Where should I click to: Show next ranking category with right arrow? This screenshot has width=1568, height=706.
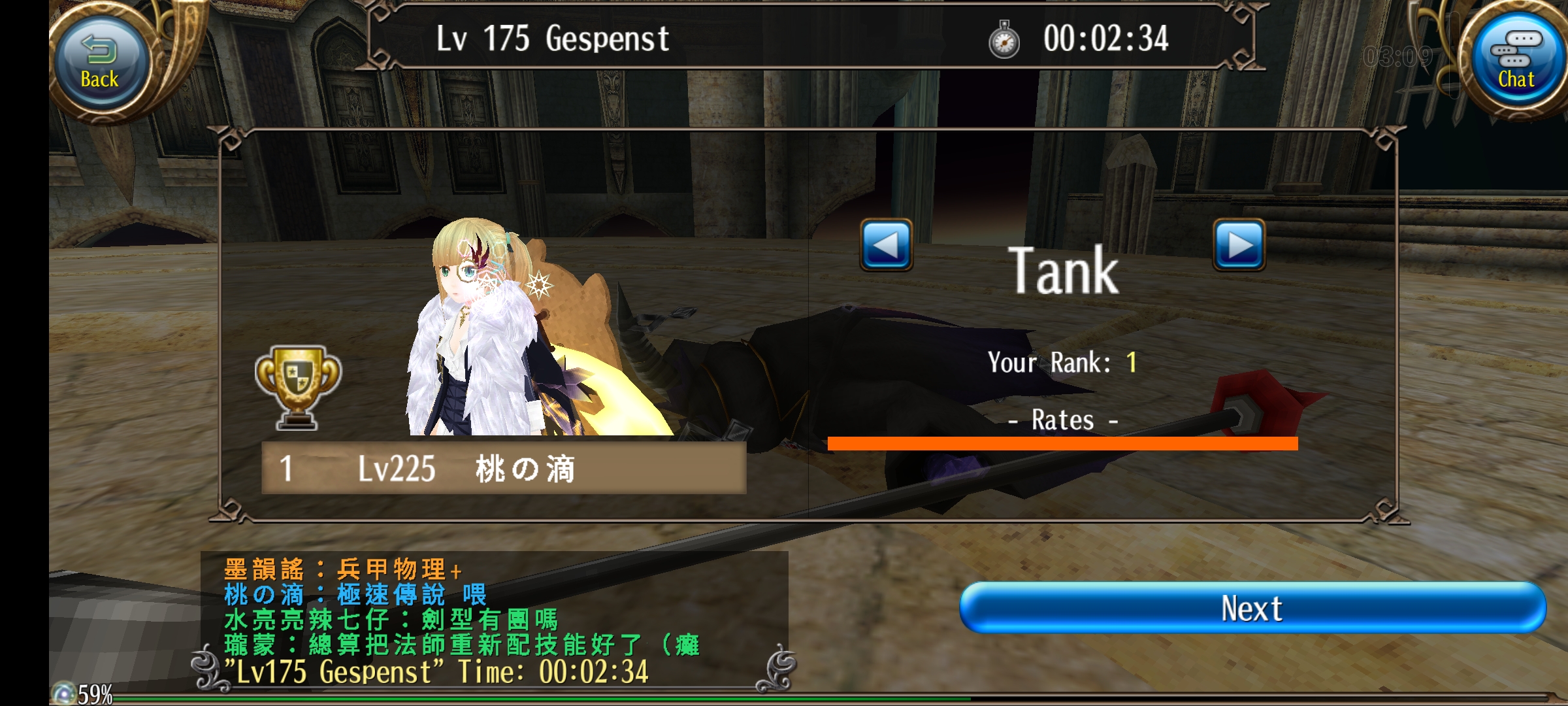(1239, 245)
